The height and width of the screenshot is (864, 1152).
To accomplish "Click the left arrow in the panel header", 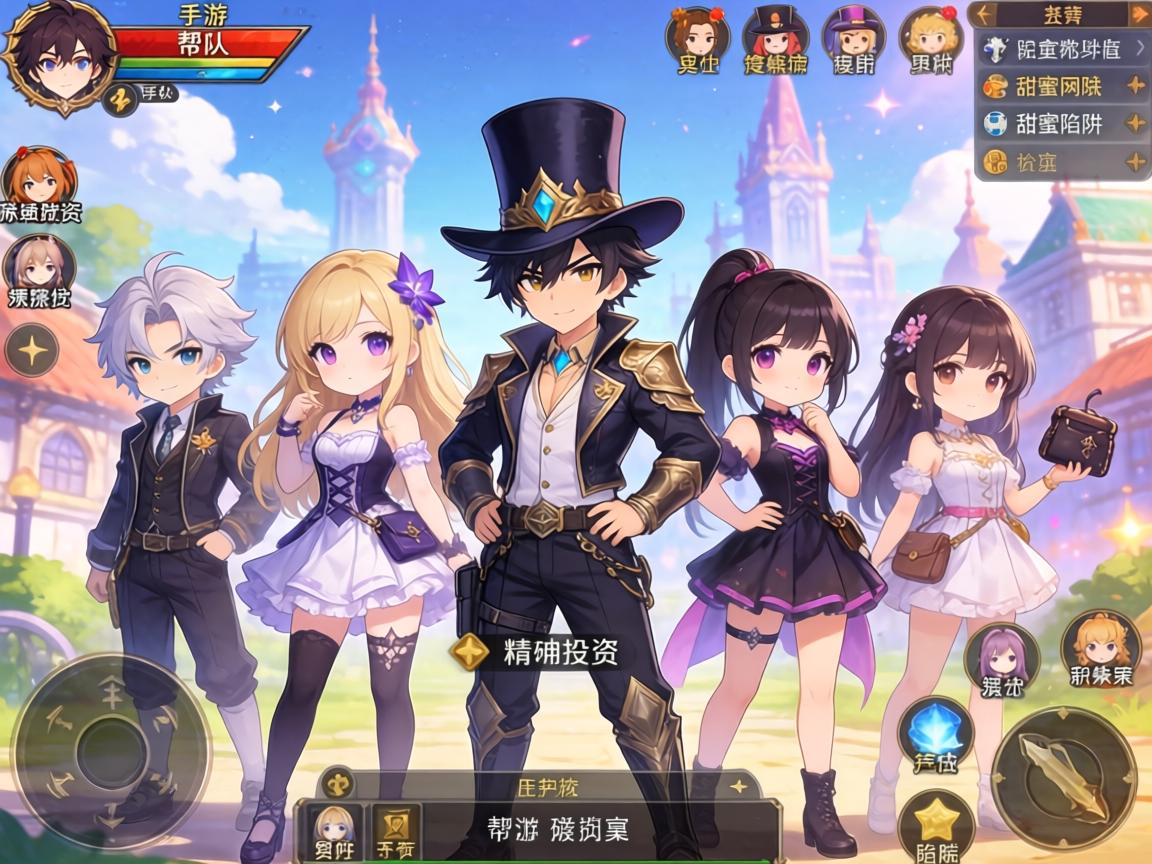I will click(984, 14).
